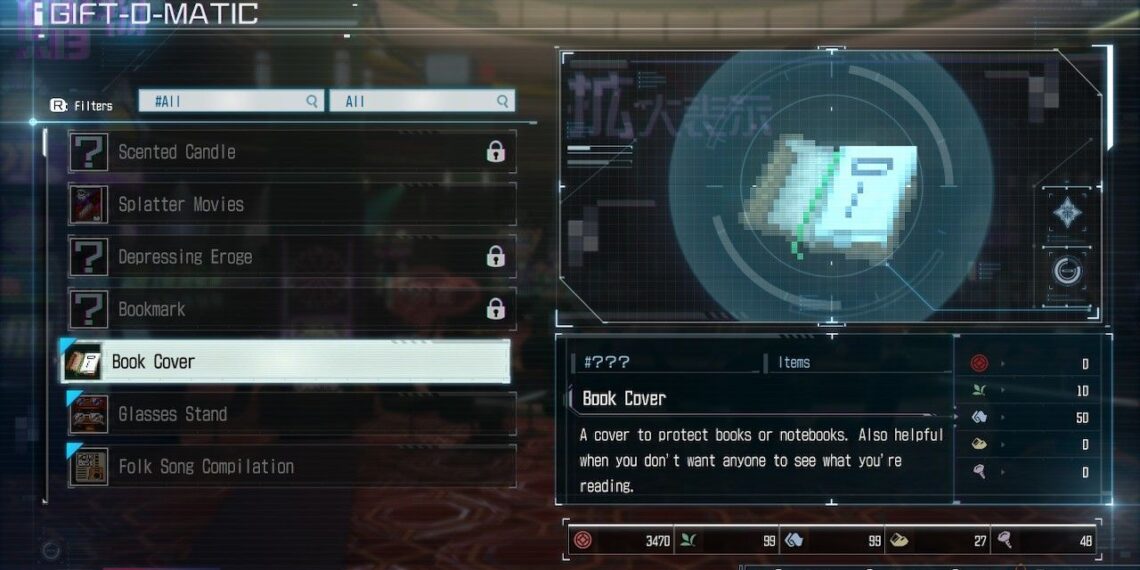Choose the Glasses Stand gift
Image resolution: width=1140 pixels, height=570 pixels.
(x=290, y=414)
